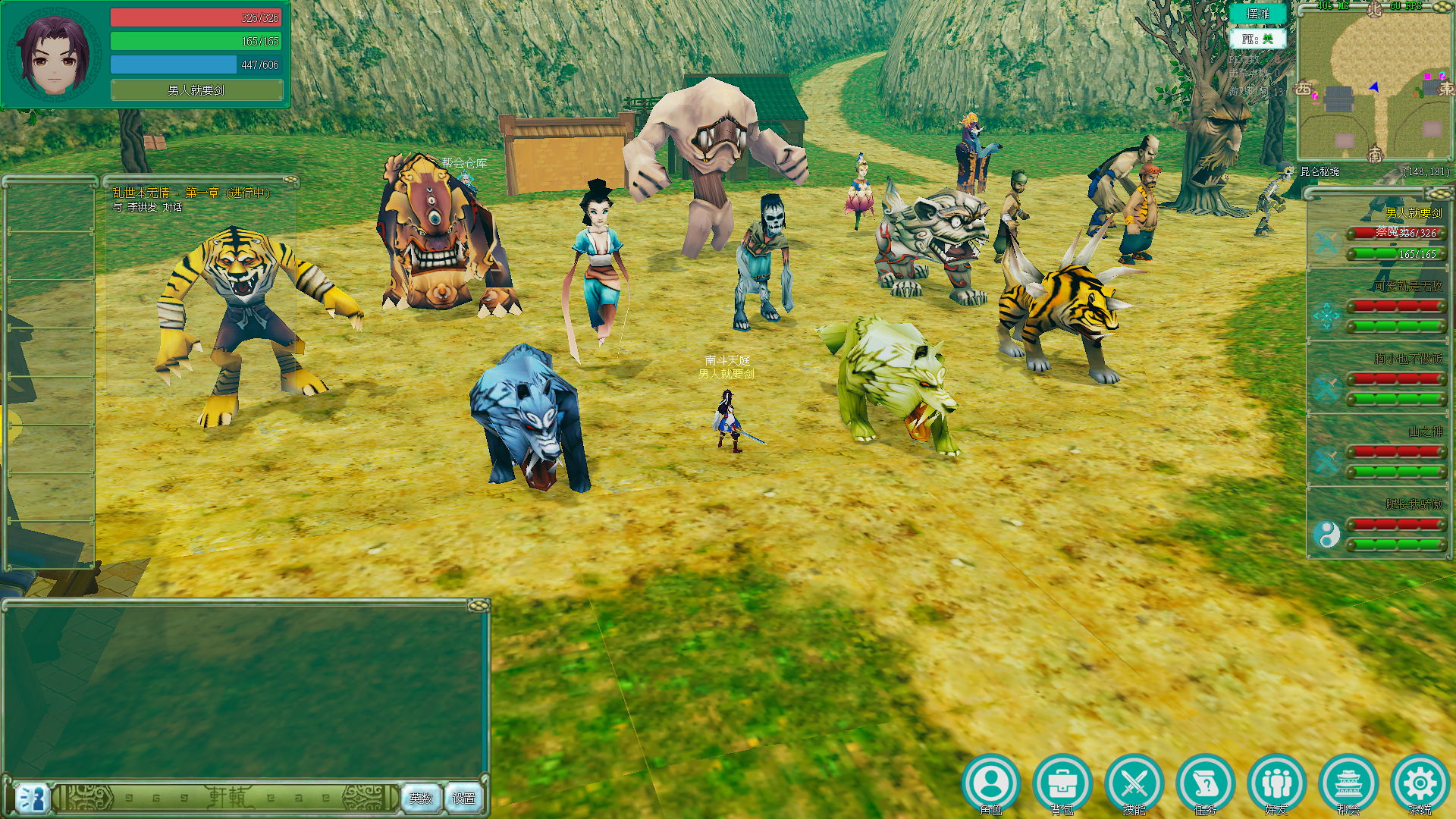Image resolution: width=1456 pixels, height=819 pixels.
Task: Open the 系统 system settings
Action: [x=1420, y=783]
